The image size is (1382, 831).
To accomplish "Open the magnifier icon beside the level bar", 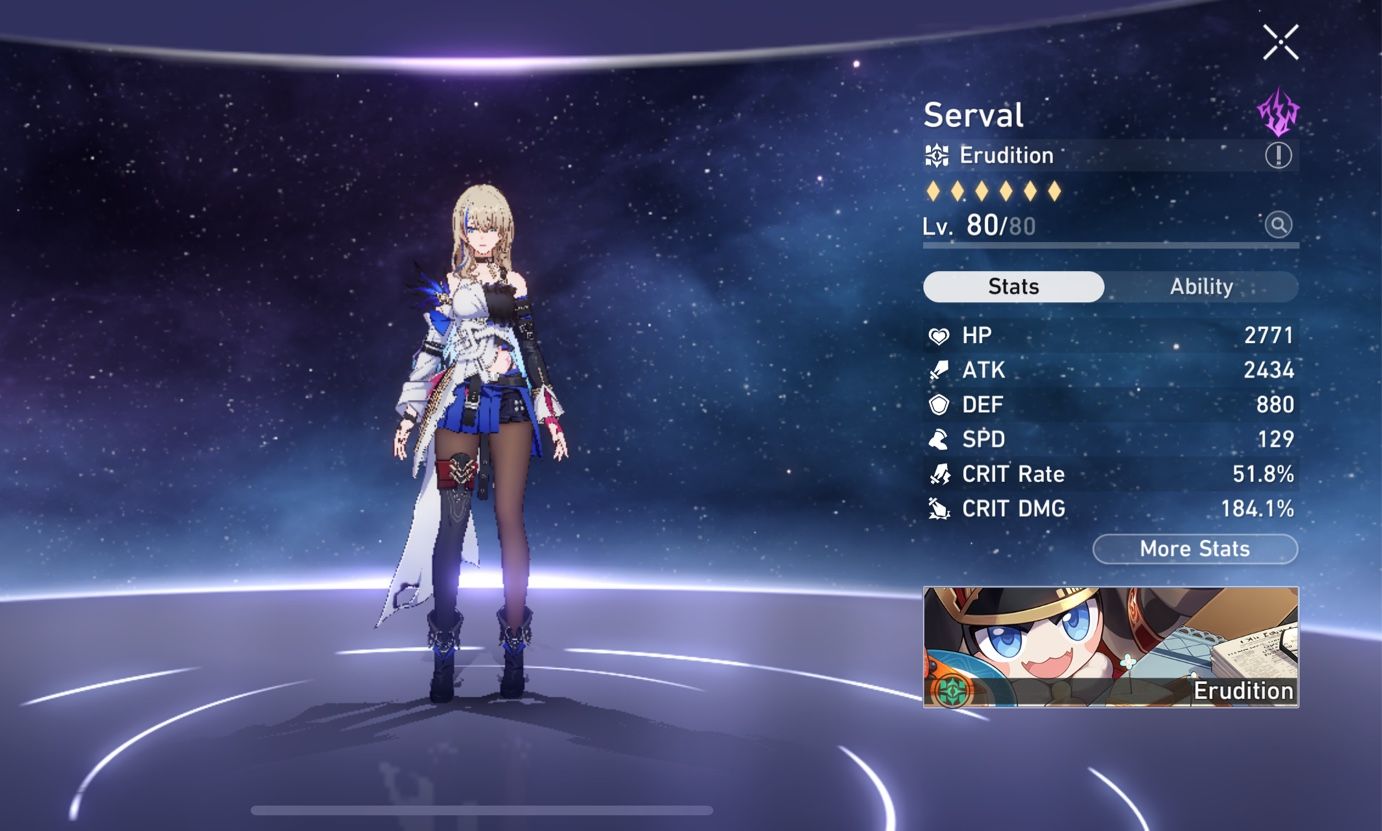I will click(1278, 224).
